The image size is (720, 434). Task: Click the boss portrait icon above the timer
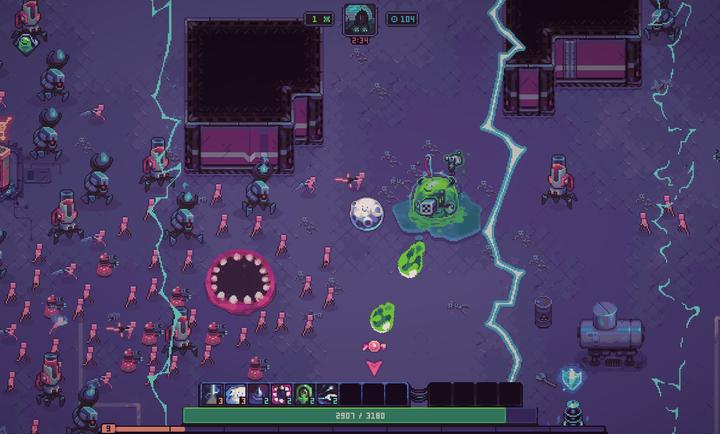[x=359, y=19]
